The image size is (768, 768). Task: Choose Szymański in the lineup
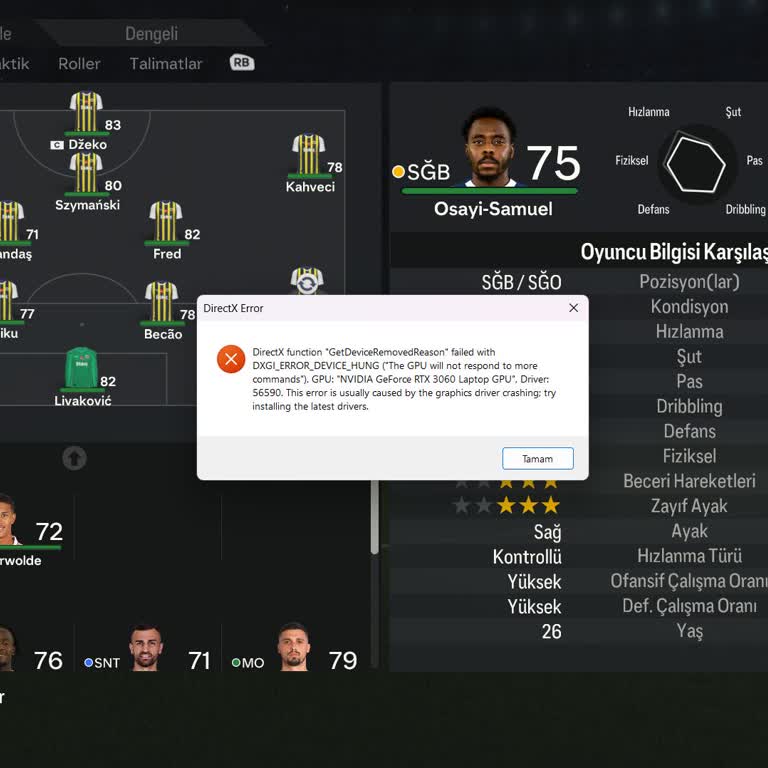87,174
